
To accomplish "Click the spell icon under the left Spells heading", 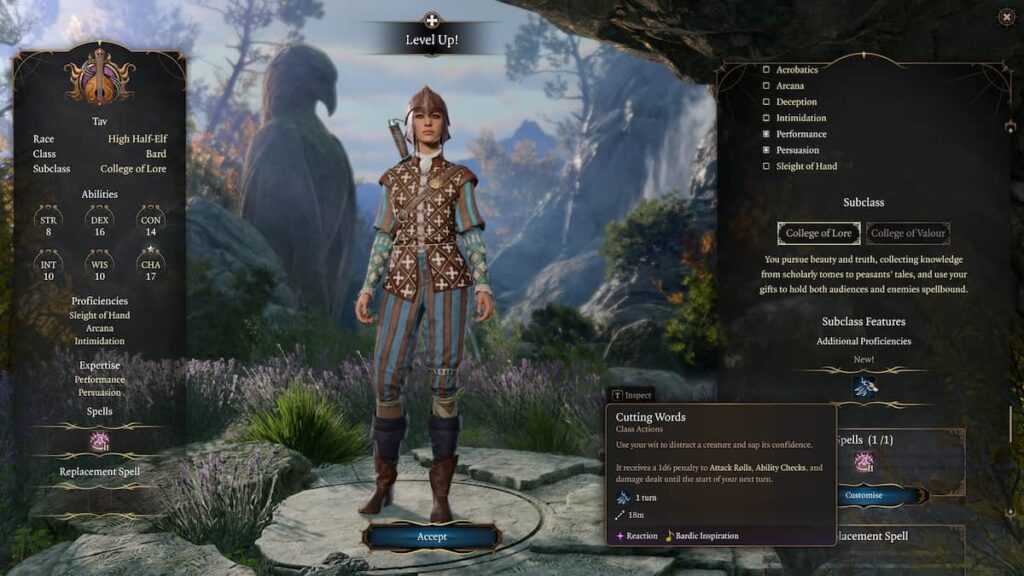I will coord(99,441).
